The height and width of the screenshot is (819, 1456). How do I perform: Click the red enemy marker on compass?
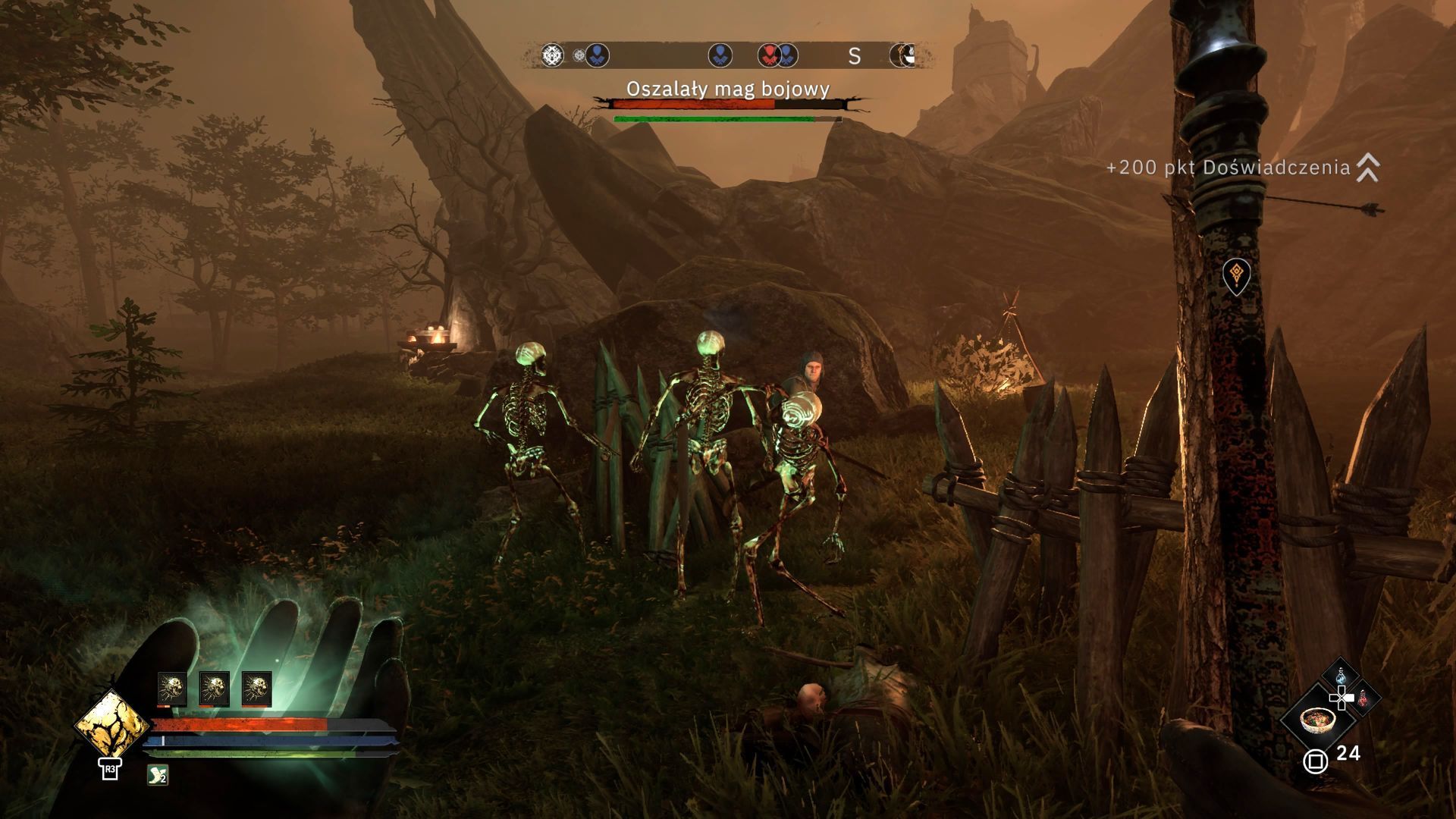(768, 55)
